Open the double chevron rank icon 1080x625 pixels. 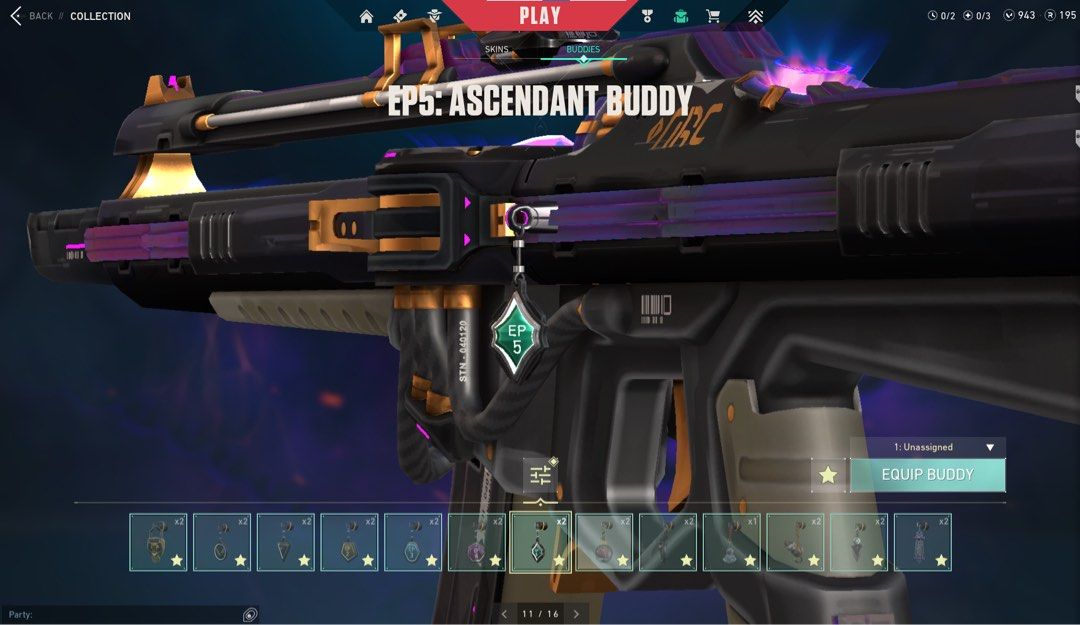755,16
